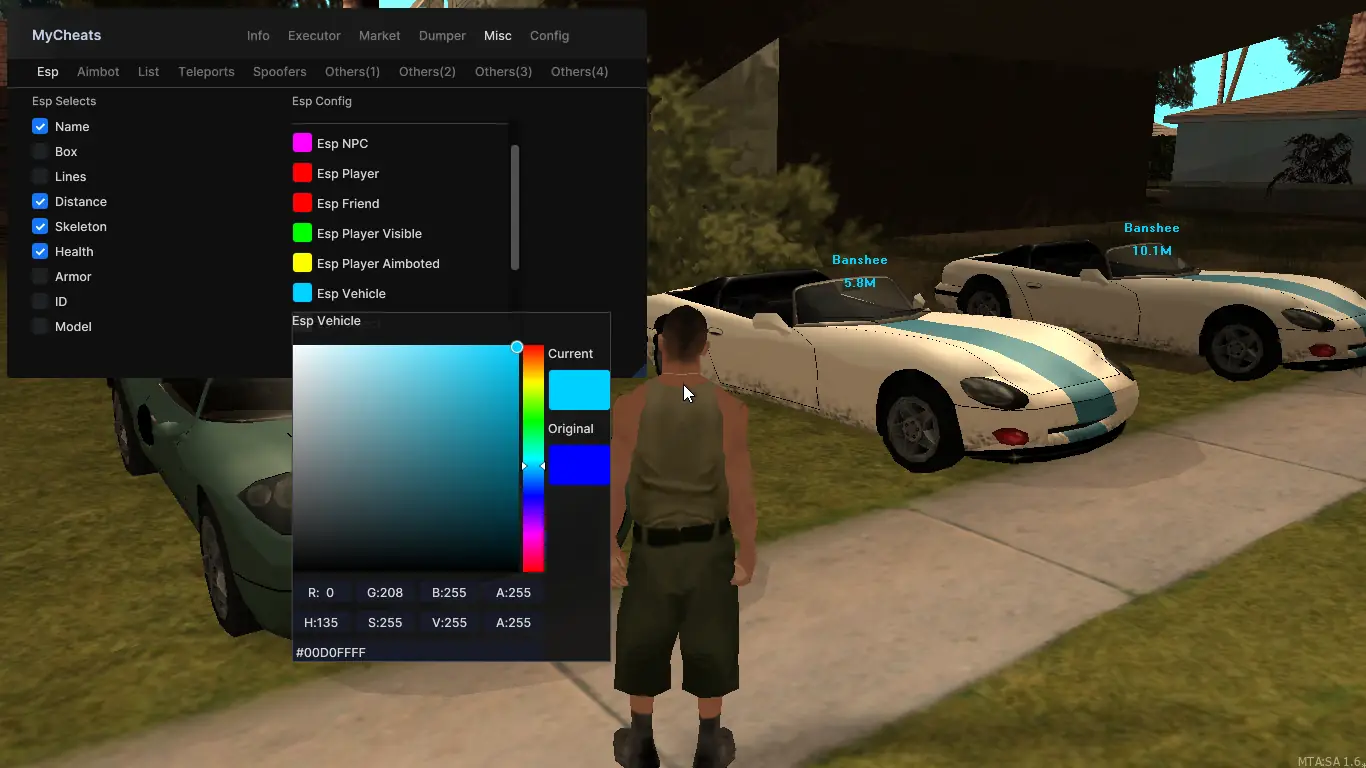Enable the Box checkbox
This screenshot has width=1366, height=768.
click(40, 152)
